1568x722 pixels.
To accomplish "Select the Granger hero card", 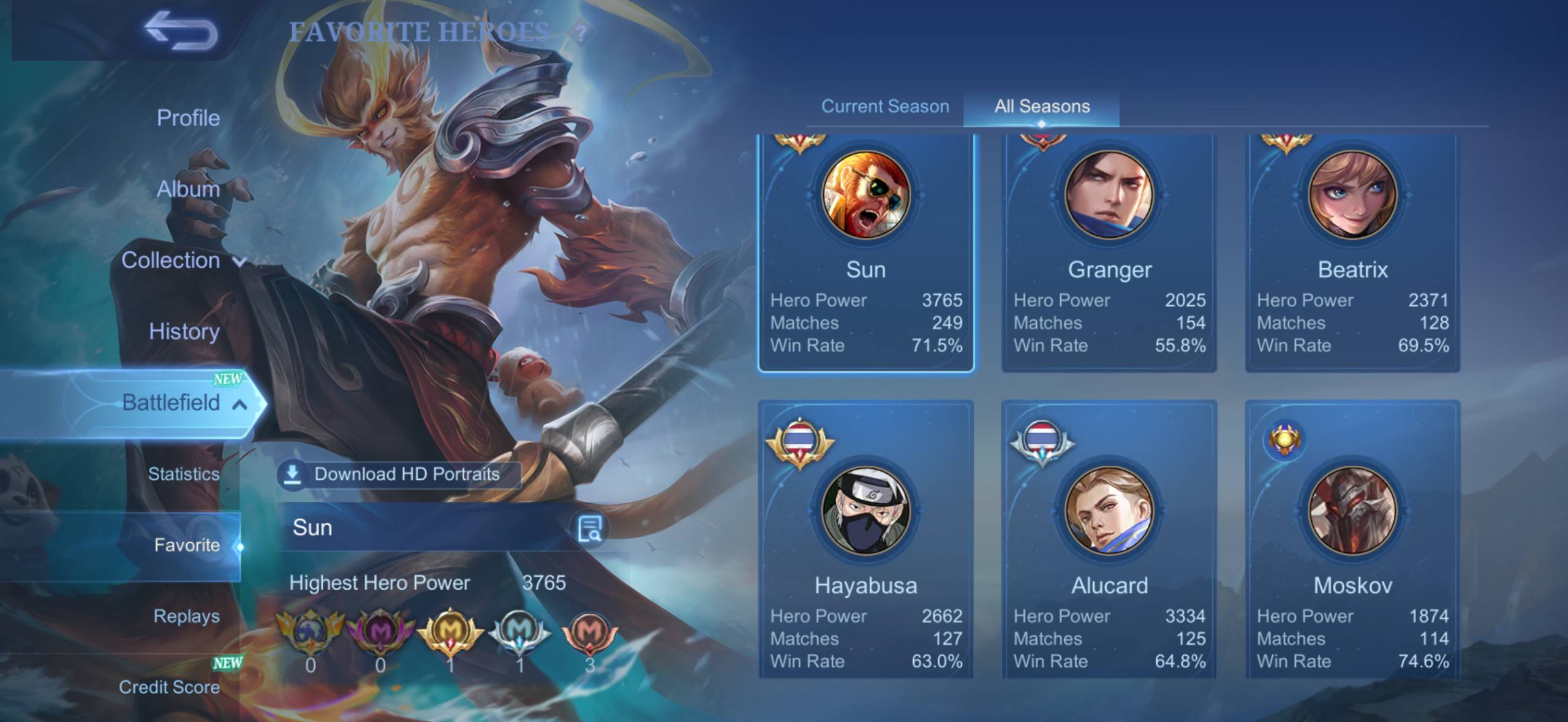I will point(1109,251).
